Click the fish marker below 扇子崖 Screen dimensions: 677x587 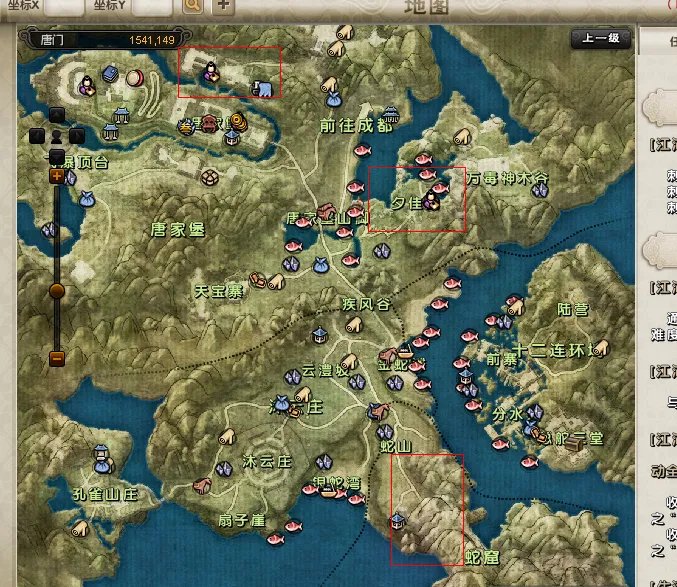[274, 539]
